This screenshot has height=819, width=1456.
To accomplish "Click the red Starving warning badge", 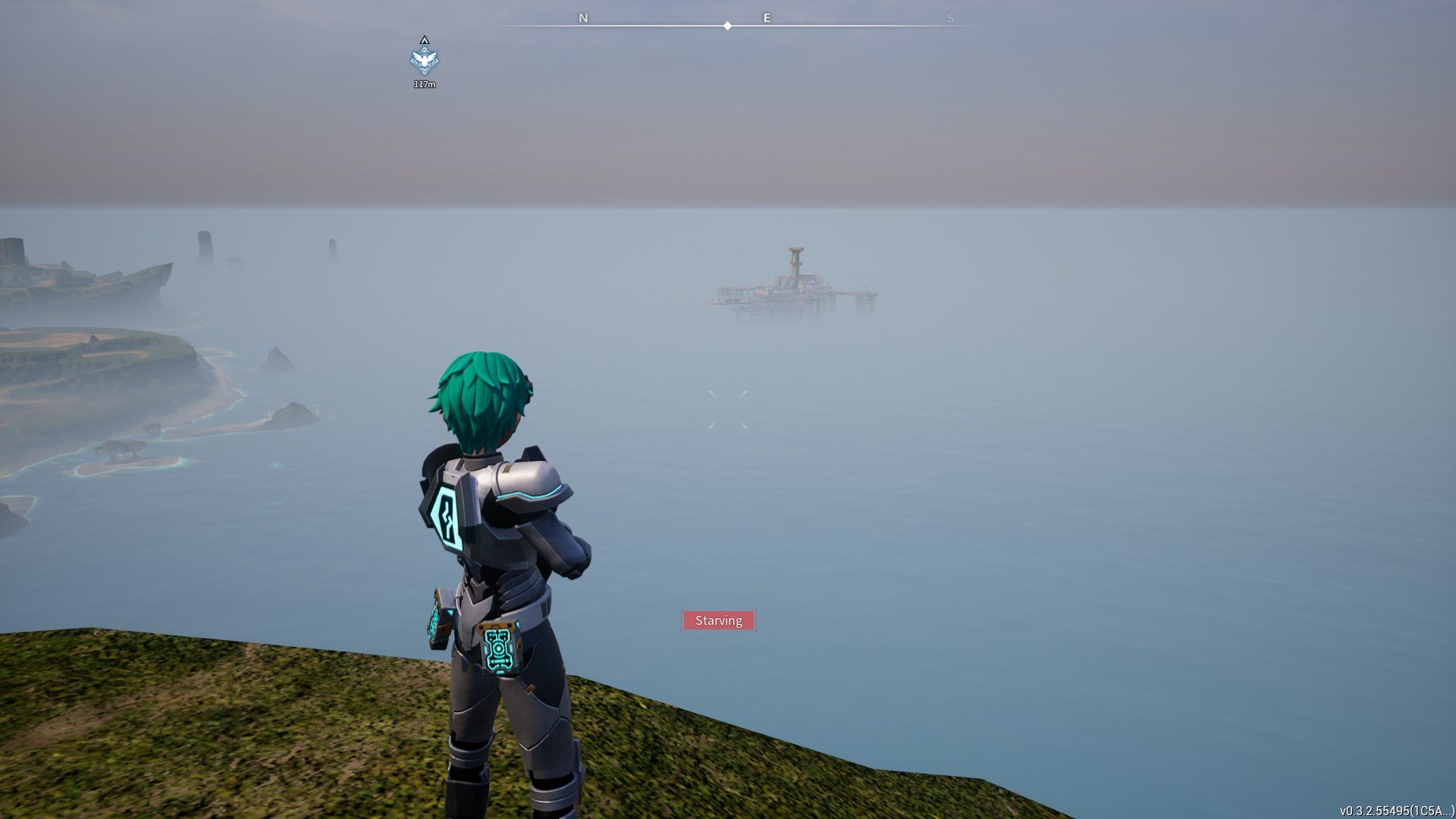I will tap(718, 620).
